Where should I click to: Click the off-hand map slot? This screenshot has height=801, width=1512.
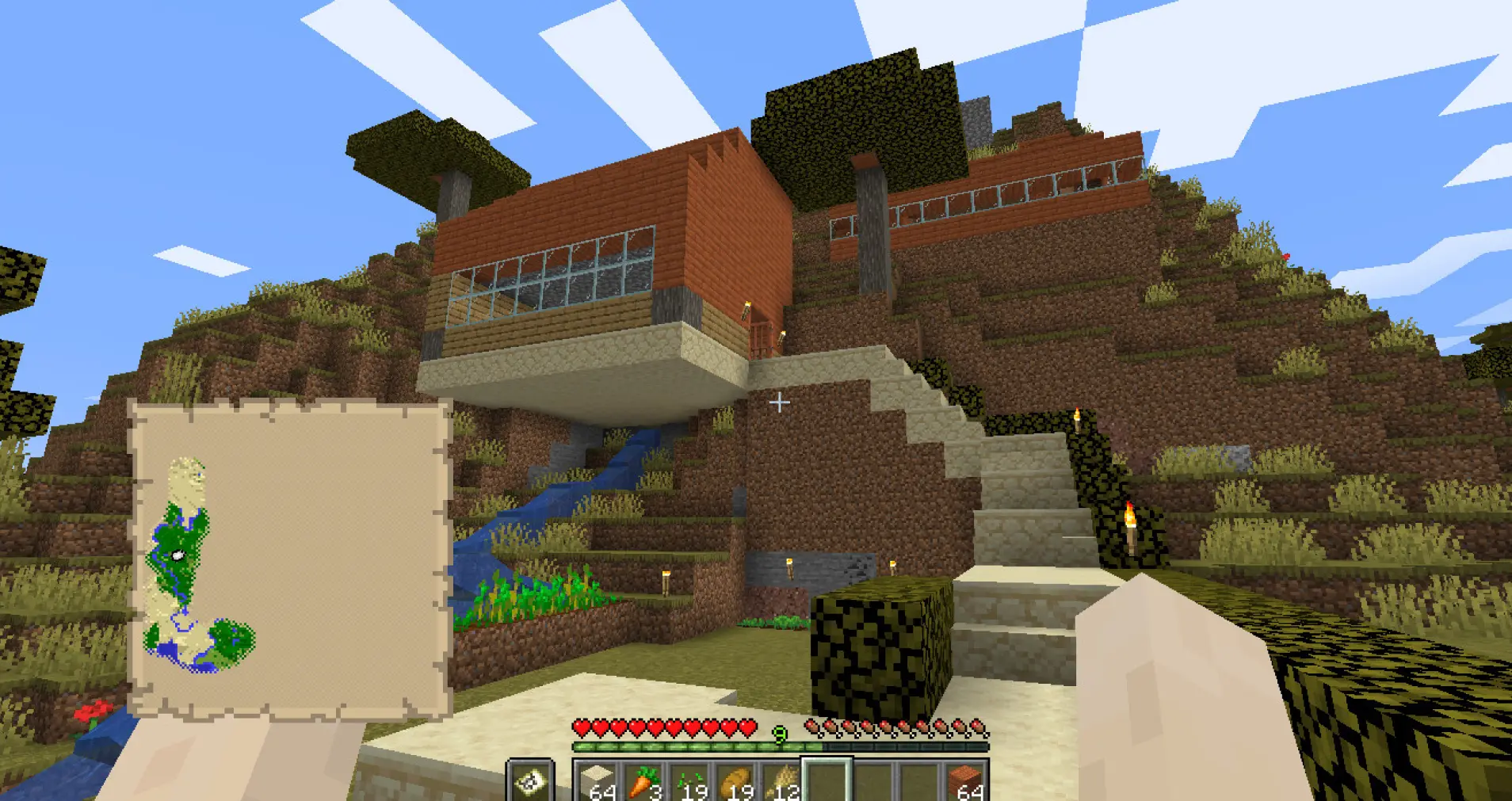pos(530,781)
